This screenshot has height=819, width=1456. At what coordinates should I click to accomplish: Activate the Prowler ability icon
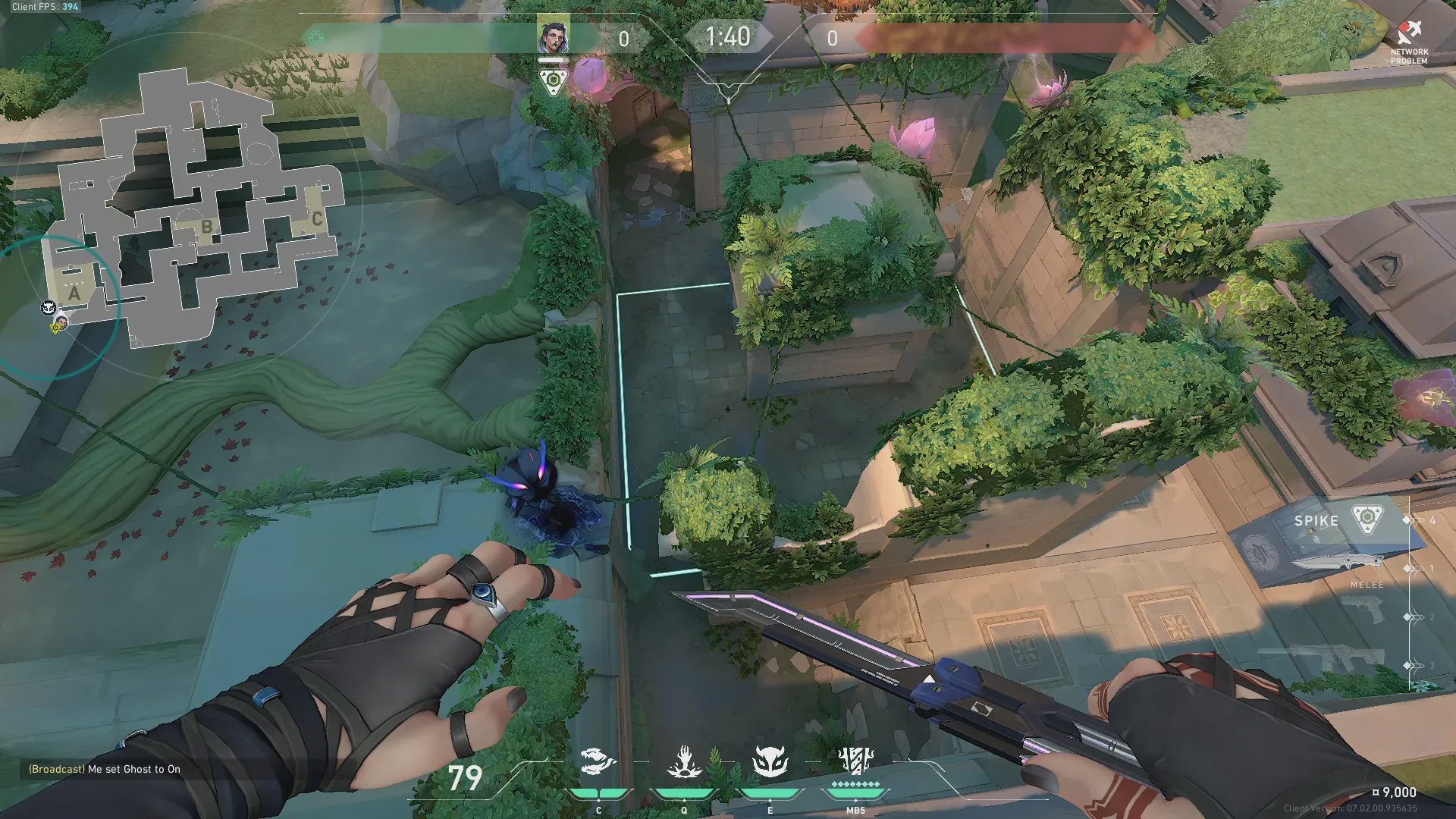tap(598, 761)
